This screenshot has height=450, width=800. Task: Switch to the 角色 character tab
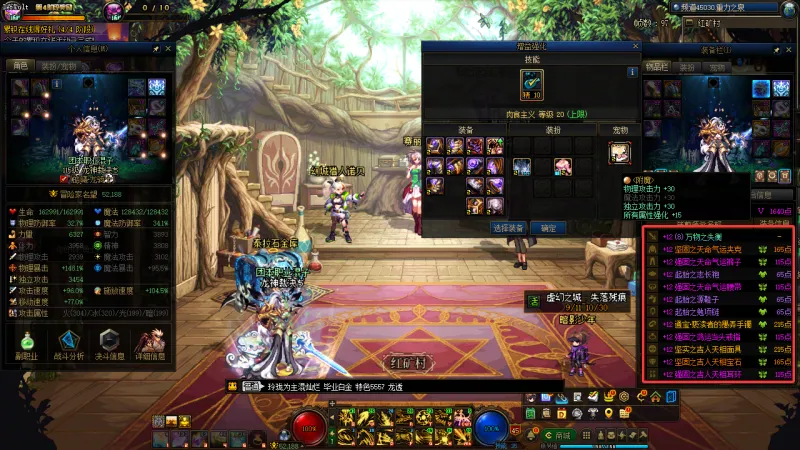pyautogui.click(x=20, y=65)
